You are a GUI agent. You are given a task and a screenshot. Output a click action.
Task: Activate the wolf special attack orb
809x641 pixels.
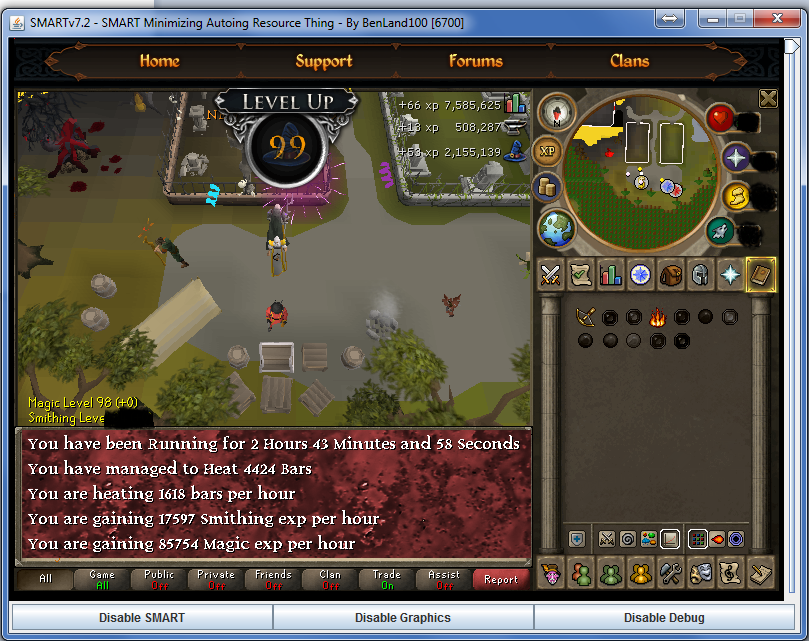(721, 232)
